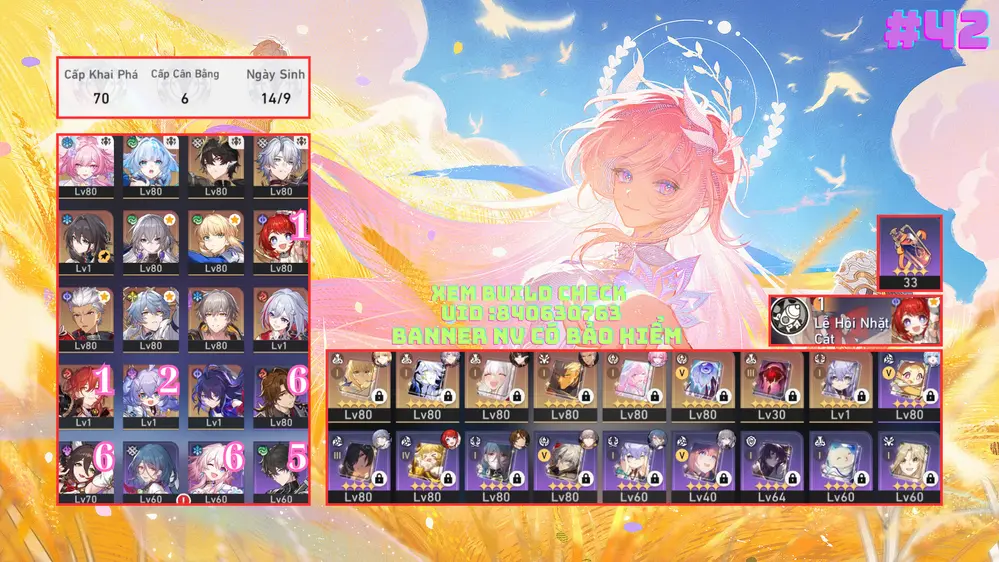
Task: Select the pass ticket item showing 33
Action: click(x=909, y=253)
